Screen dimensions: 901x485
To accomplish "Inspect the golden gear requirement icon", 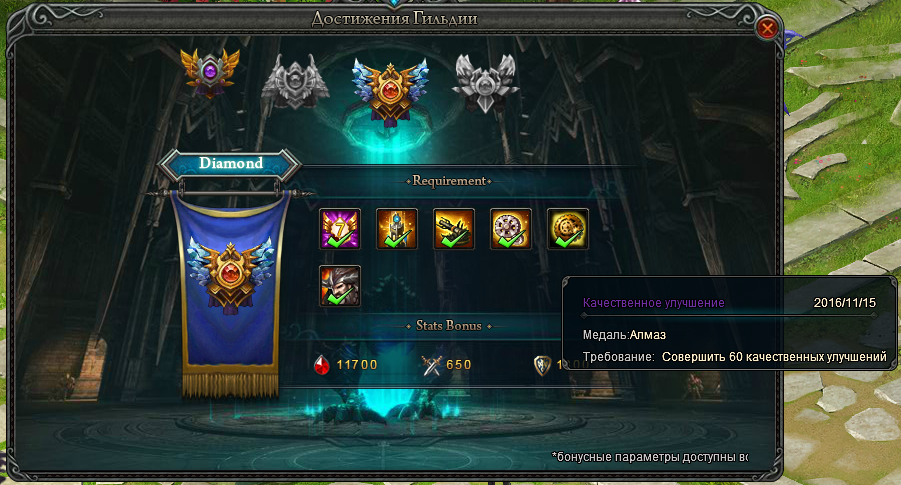I will tap(568, 228).
